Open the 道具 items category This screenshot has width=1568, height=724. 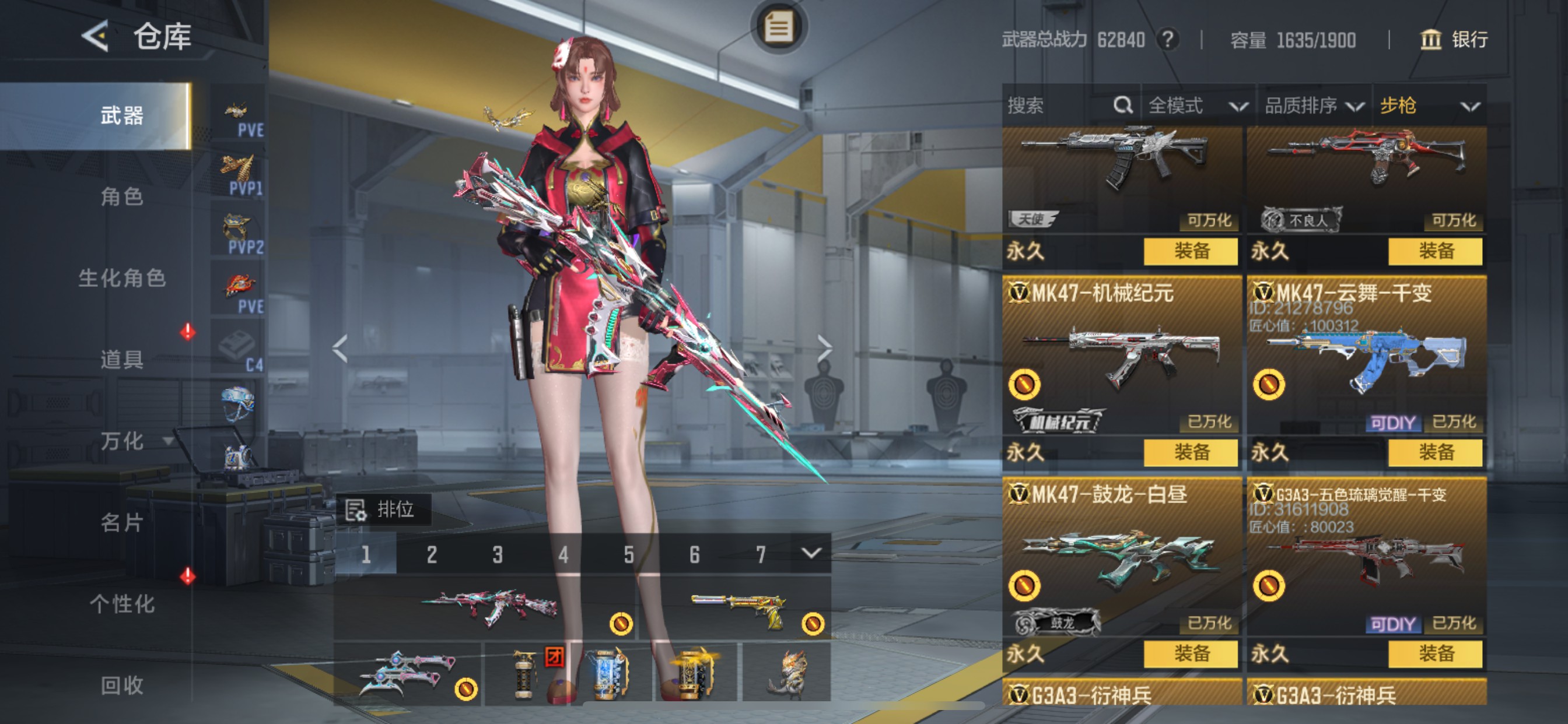tap(122, 360)
